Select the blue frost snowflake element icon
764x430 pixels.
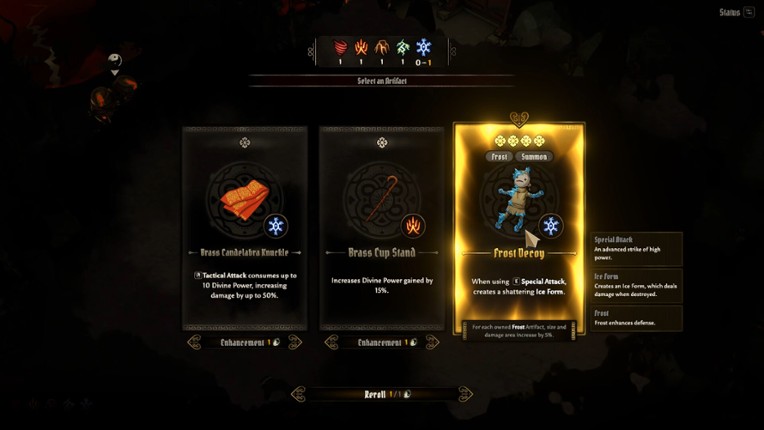click(x=423, y=46)
